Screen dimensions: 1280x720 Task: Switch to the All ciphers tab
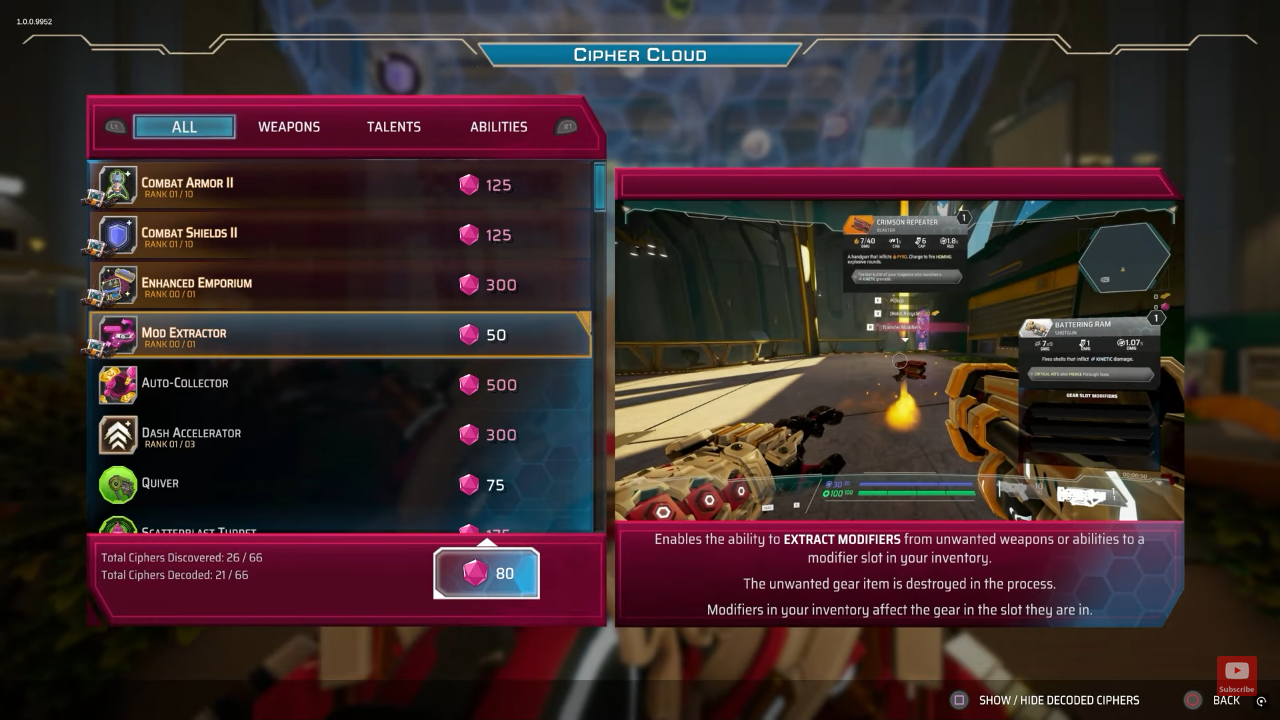tap(184, 127)
